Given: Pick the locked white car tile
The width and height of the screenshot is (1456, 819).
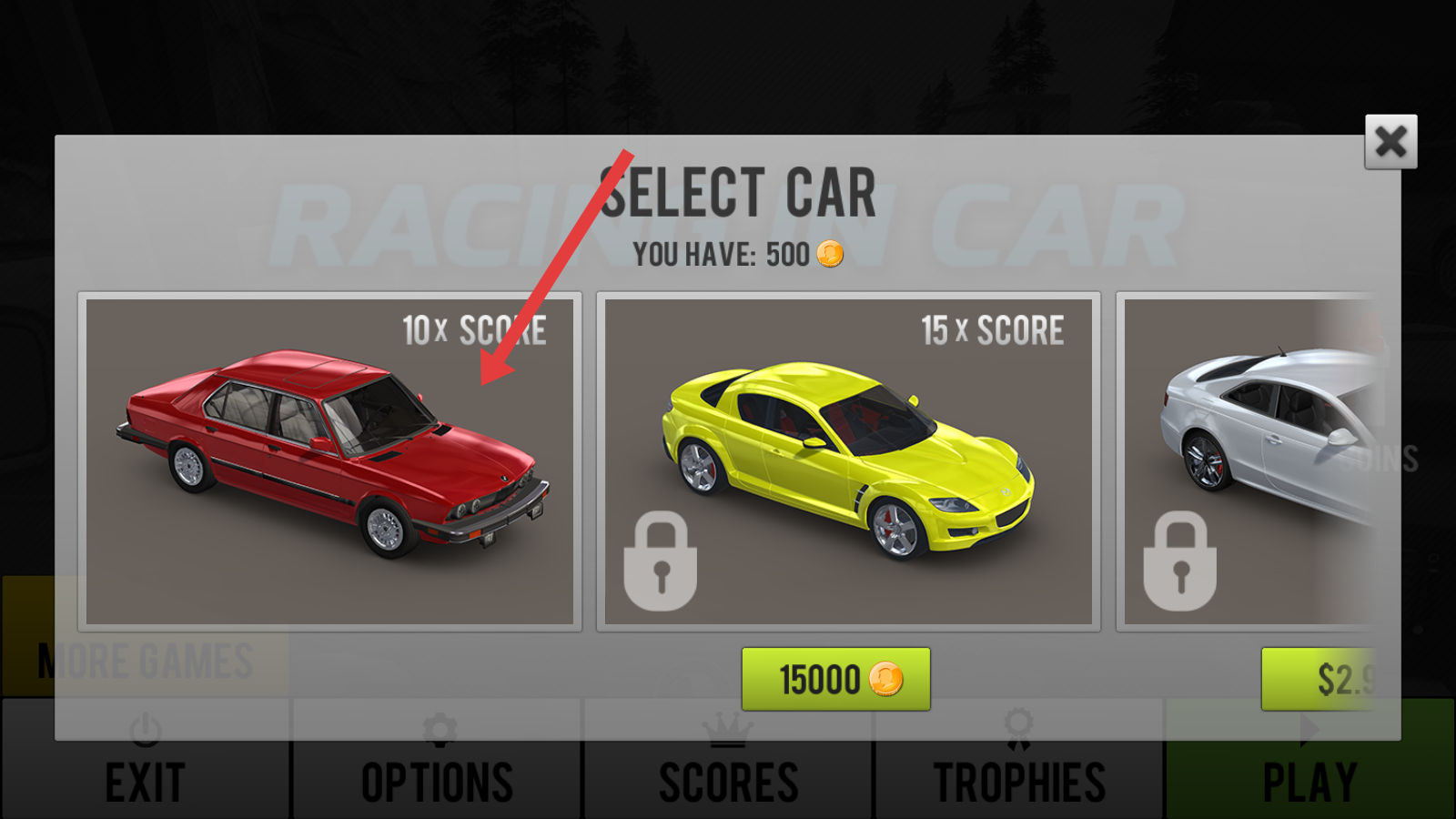Looking at the screenshot, I should click(x=1247, y=461).
